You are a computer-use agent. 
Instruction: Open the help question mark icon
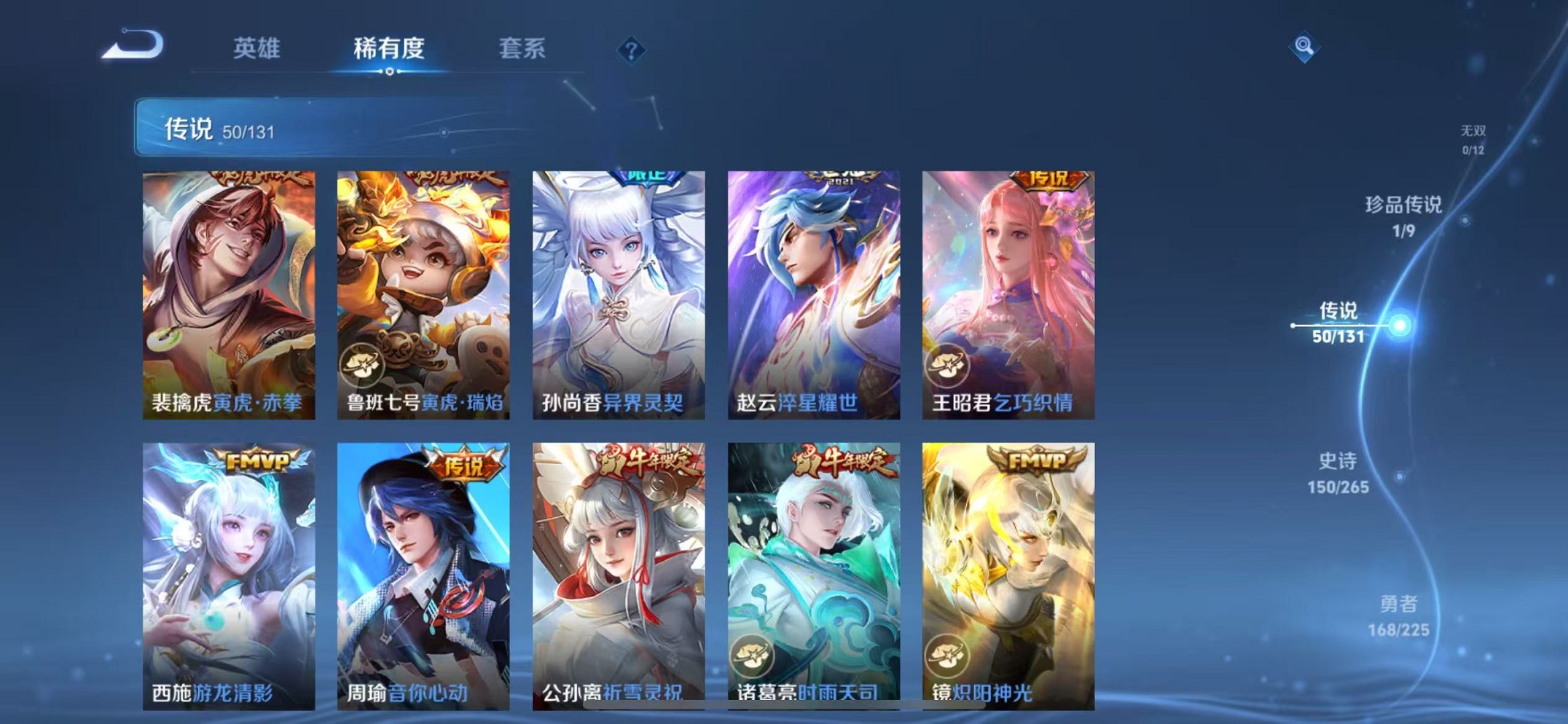click(632, 50)
